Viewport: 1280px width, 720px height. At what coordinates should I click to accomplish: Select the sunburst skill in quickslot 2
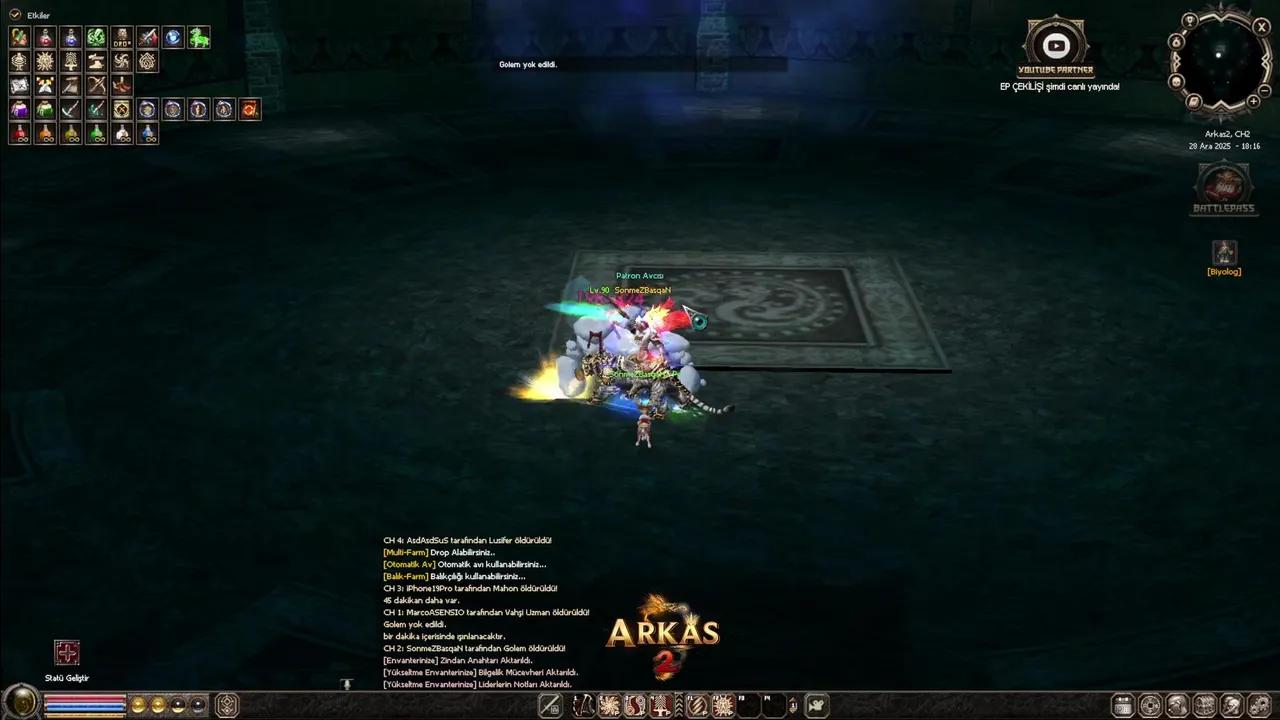click(610, 705)
